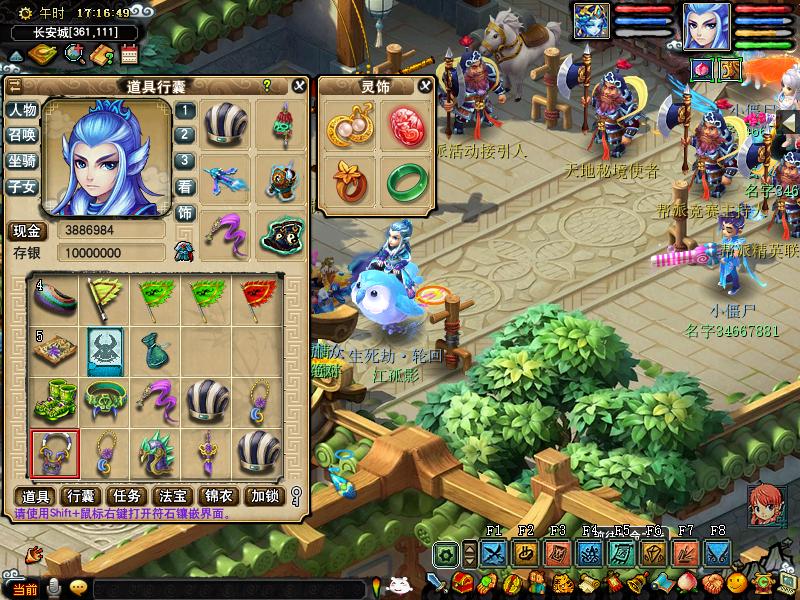Open the 任务 quest items tab
Screen dimensions: 800x600
(x=128, y=496)
